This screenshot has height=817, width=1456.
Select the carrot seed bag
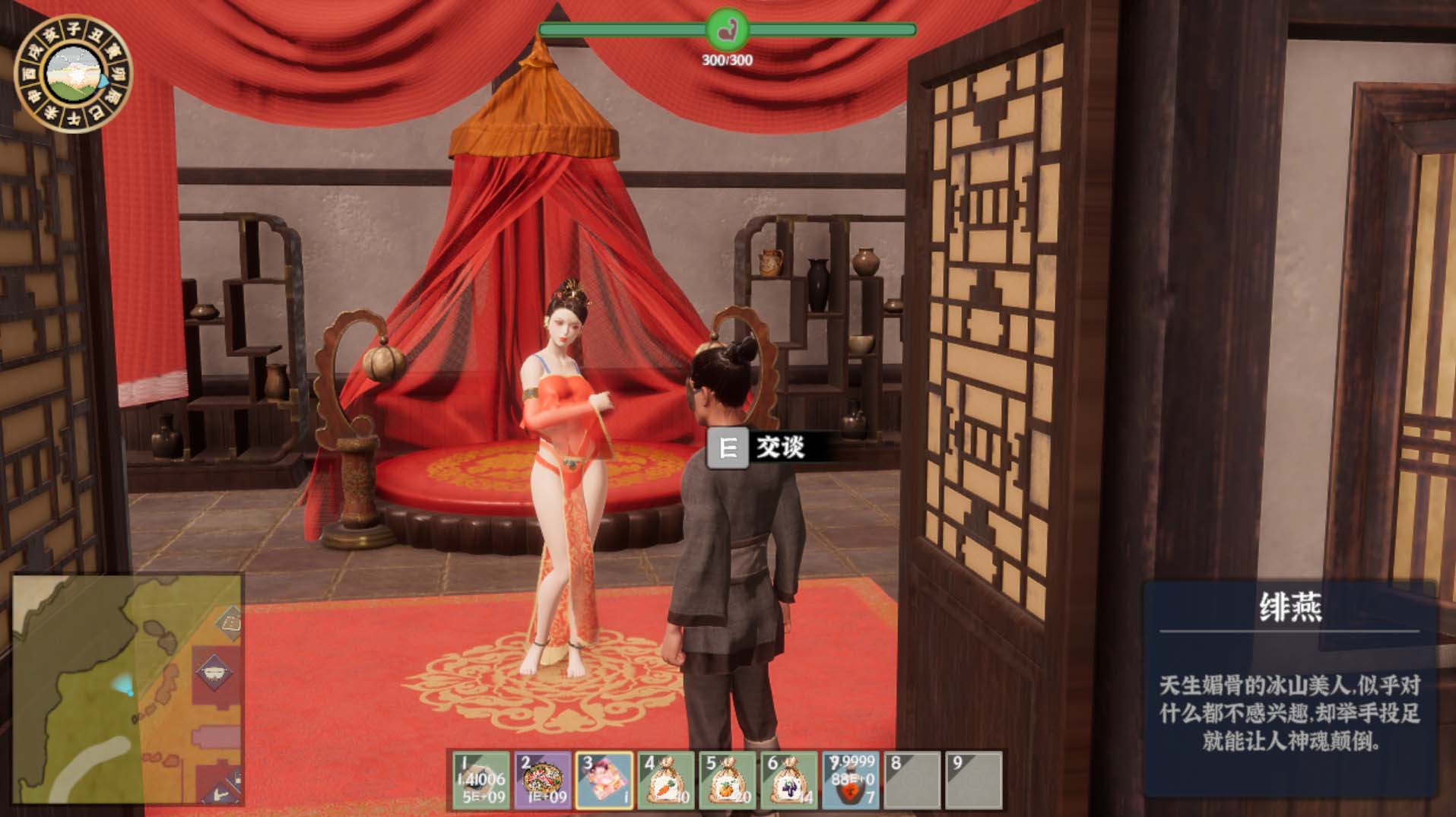pos(666,779)
